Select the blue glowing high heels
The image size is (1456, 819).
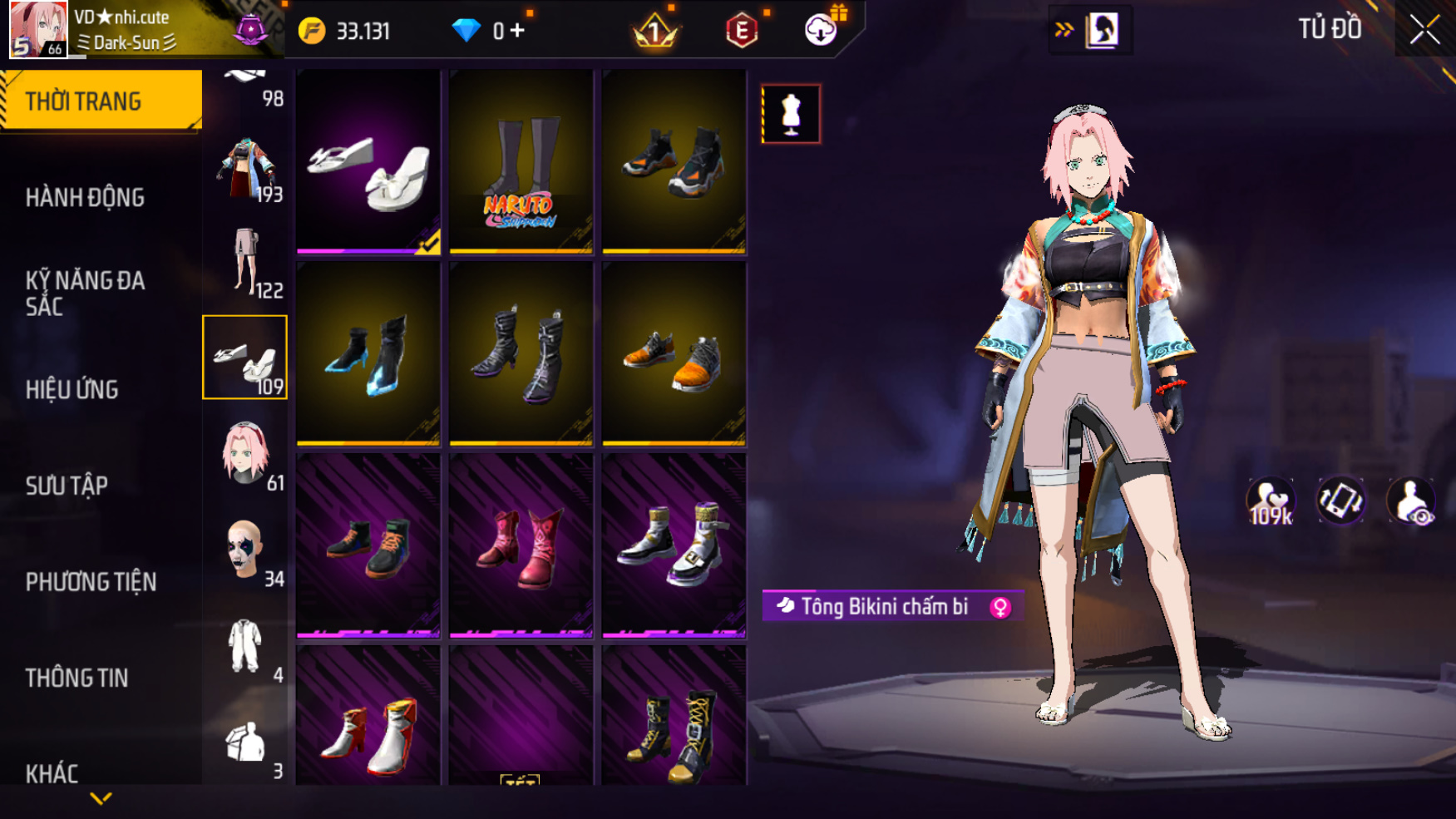(x=368, y=354)
